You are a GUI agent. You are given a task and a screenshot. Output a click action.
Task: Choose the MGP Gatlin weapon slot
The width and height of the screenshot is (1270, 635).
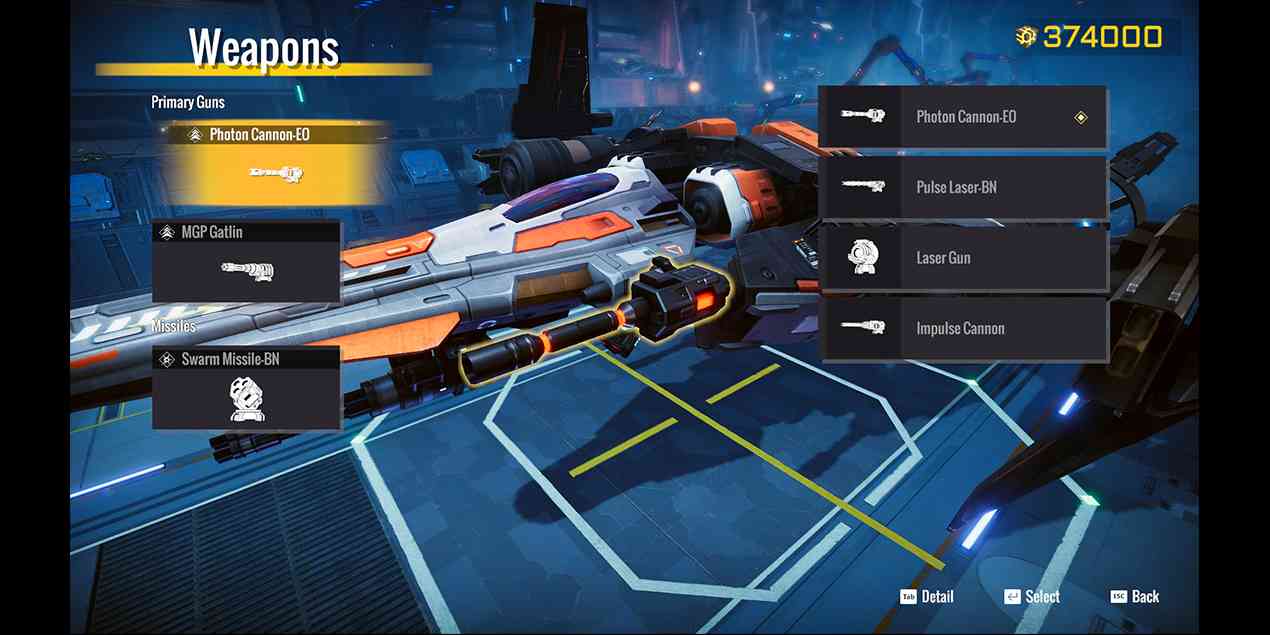(246, 261)
